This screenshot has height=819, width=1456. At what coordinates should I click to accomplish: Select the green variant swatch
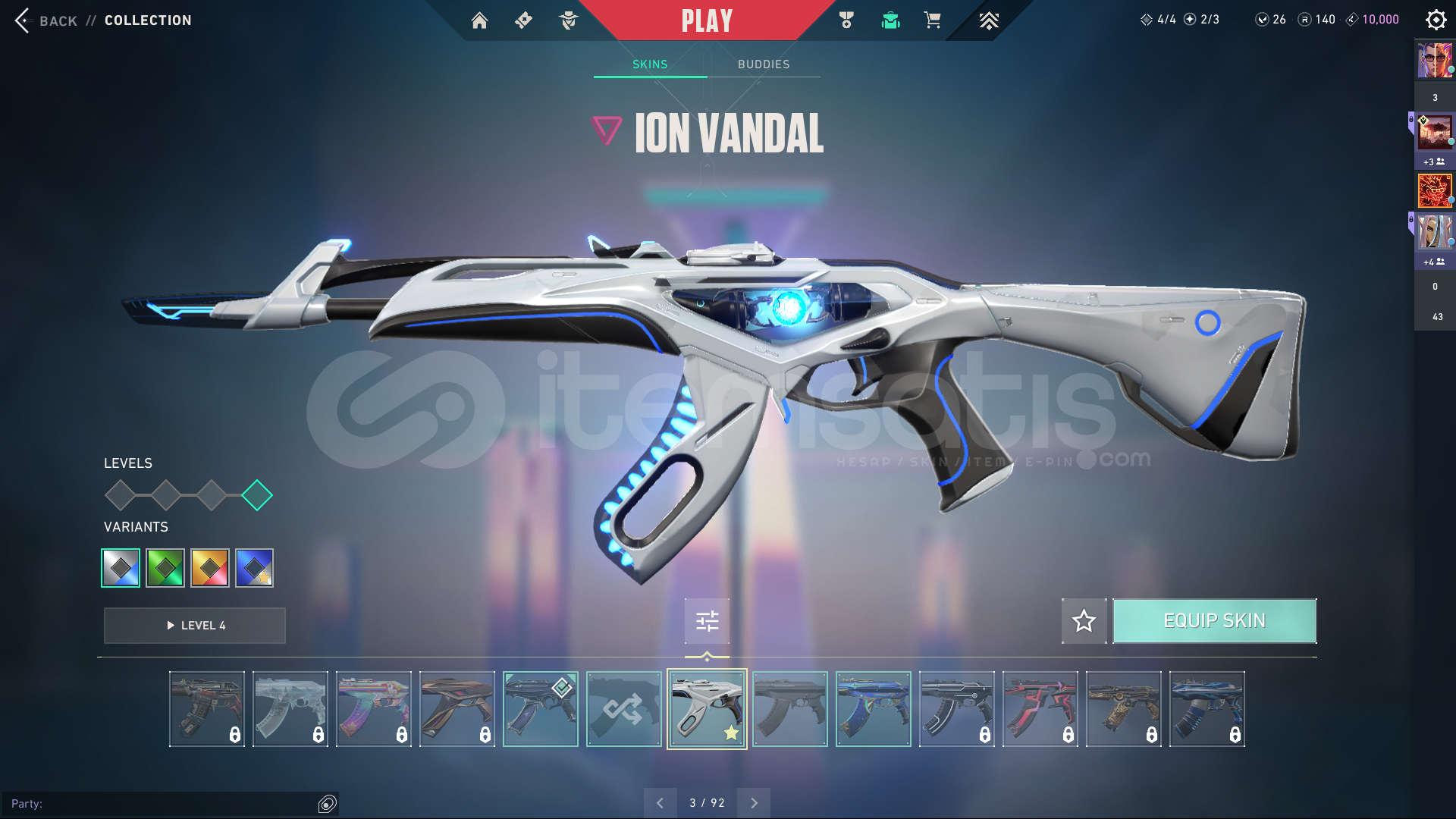[x=165, y=568]
